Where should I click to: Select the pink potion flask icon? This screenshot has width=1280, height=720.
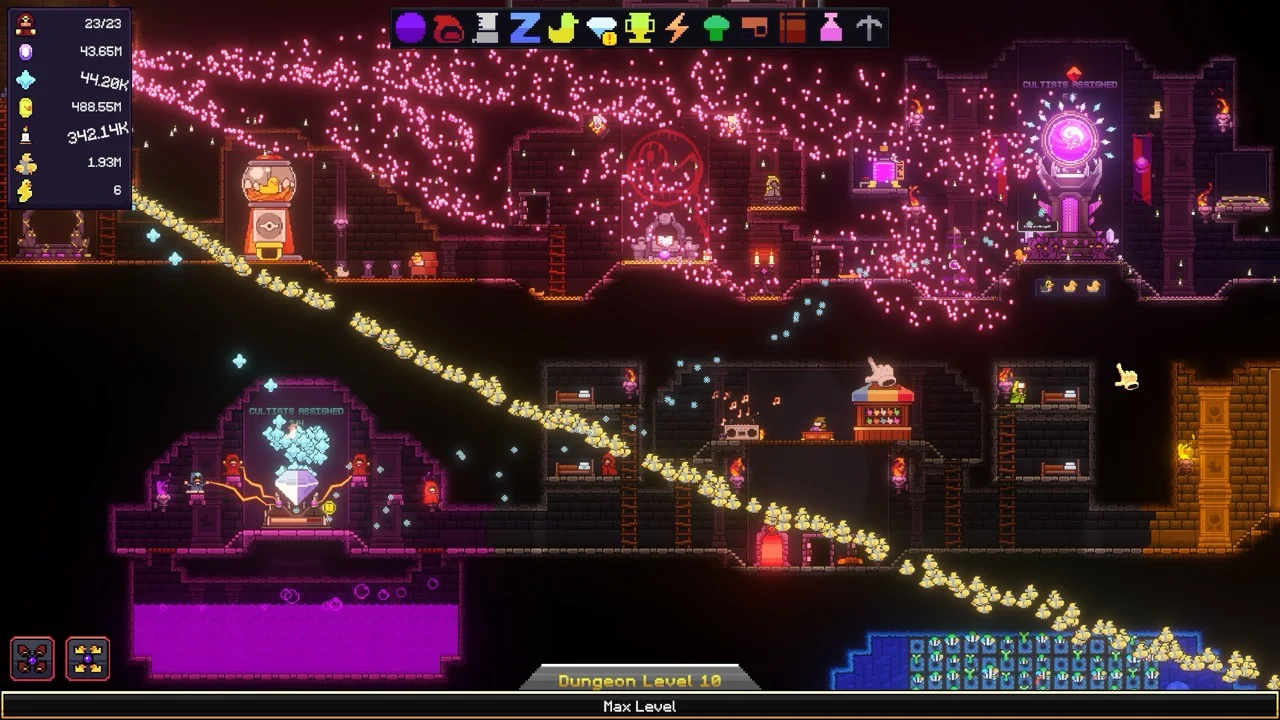831,28
